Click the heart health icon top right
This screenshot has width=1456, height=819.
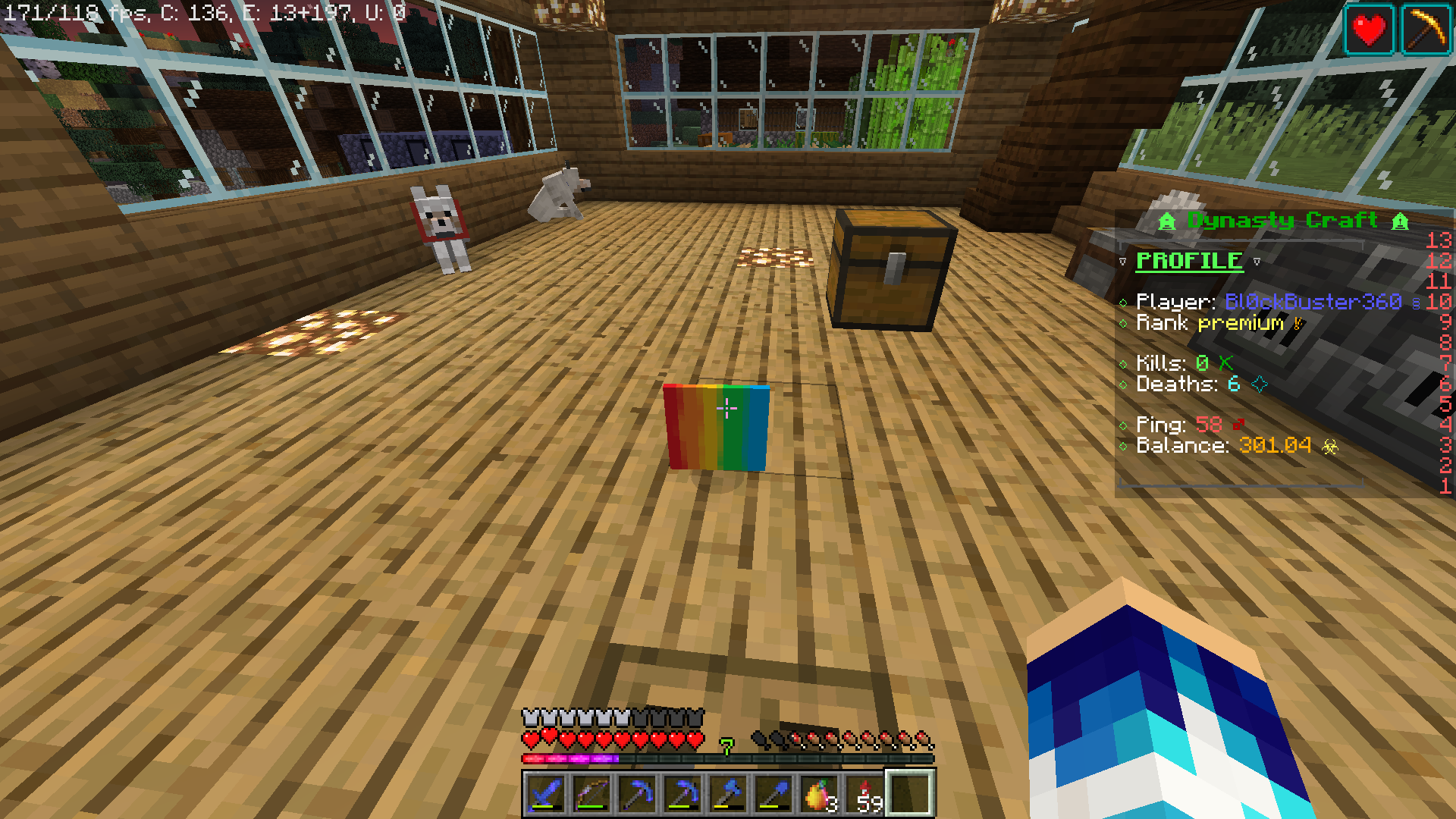1369,30
